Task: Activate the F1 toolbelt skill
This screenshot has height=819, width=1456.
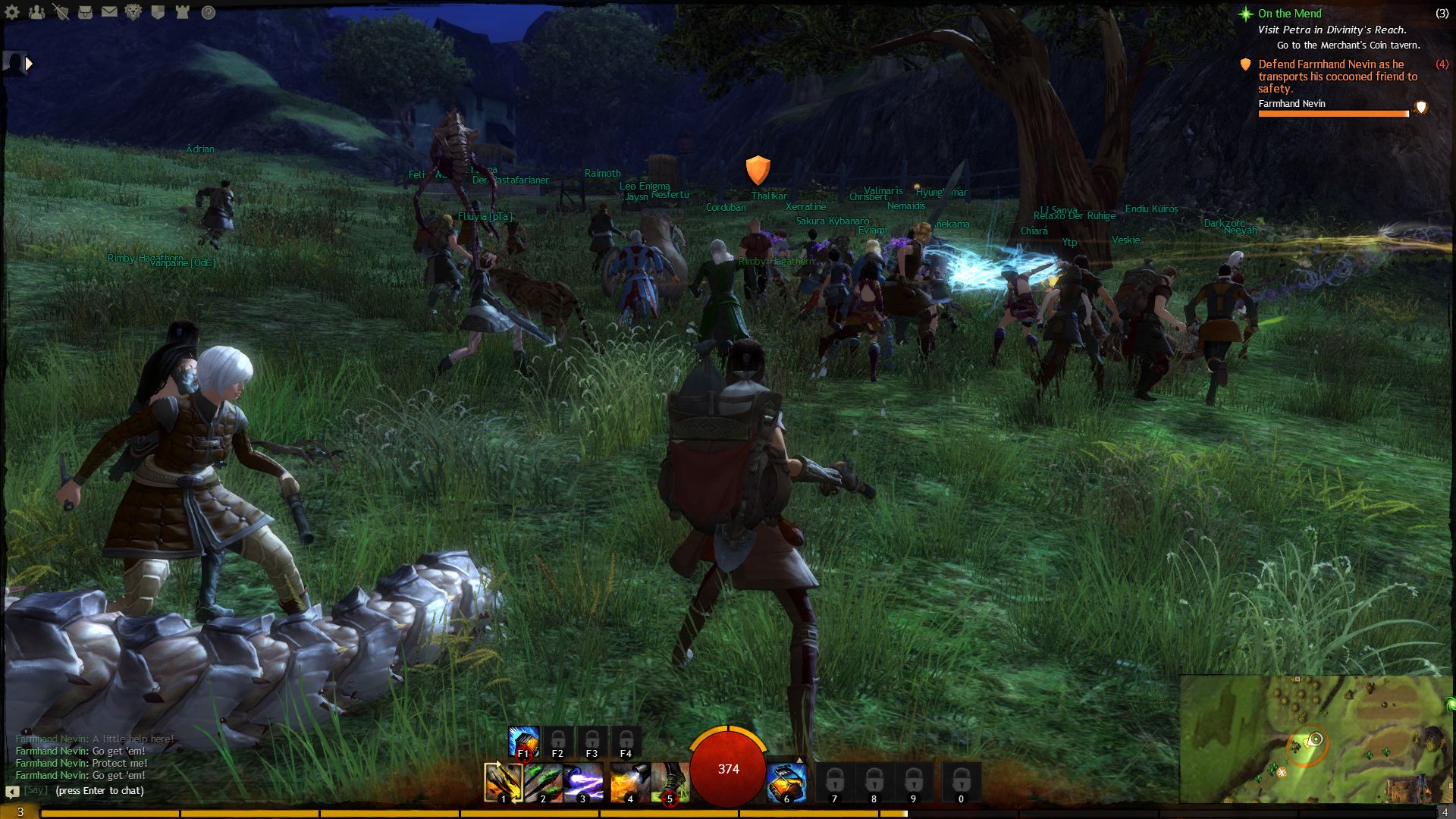Action: 523,742
